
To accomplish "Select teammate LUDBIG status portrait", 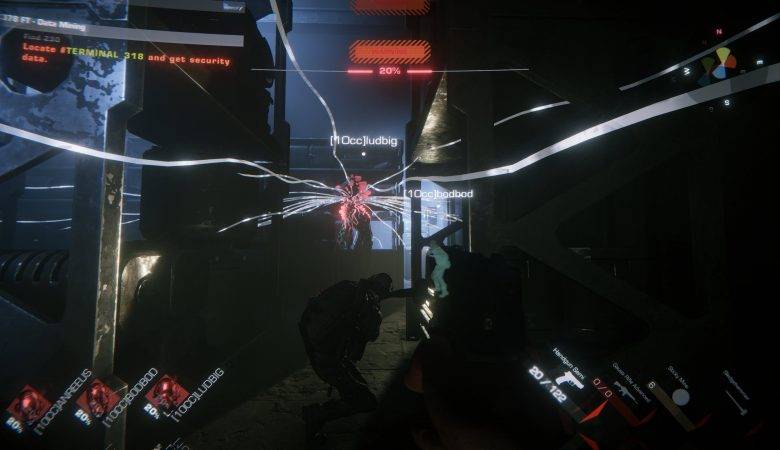I will point(164,393).
